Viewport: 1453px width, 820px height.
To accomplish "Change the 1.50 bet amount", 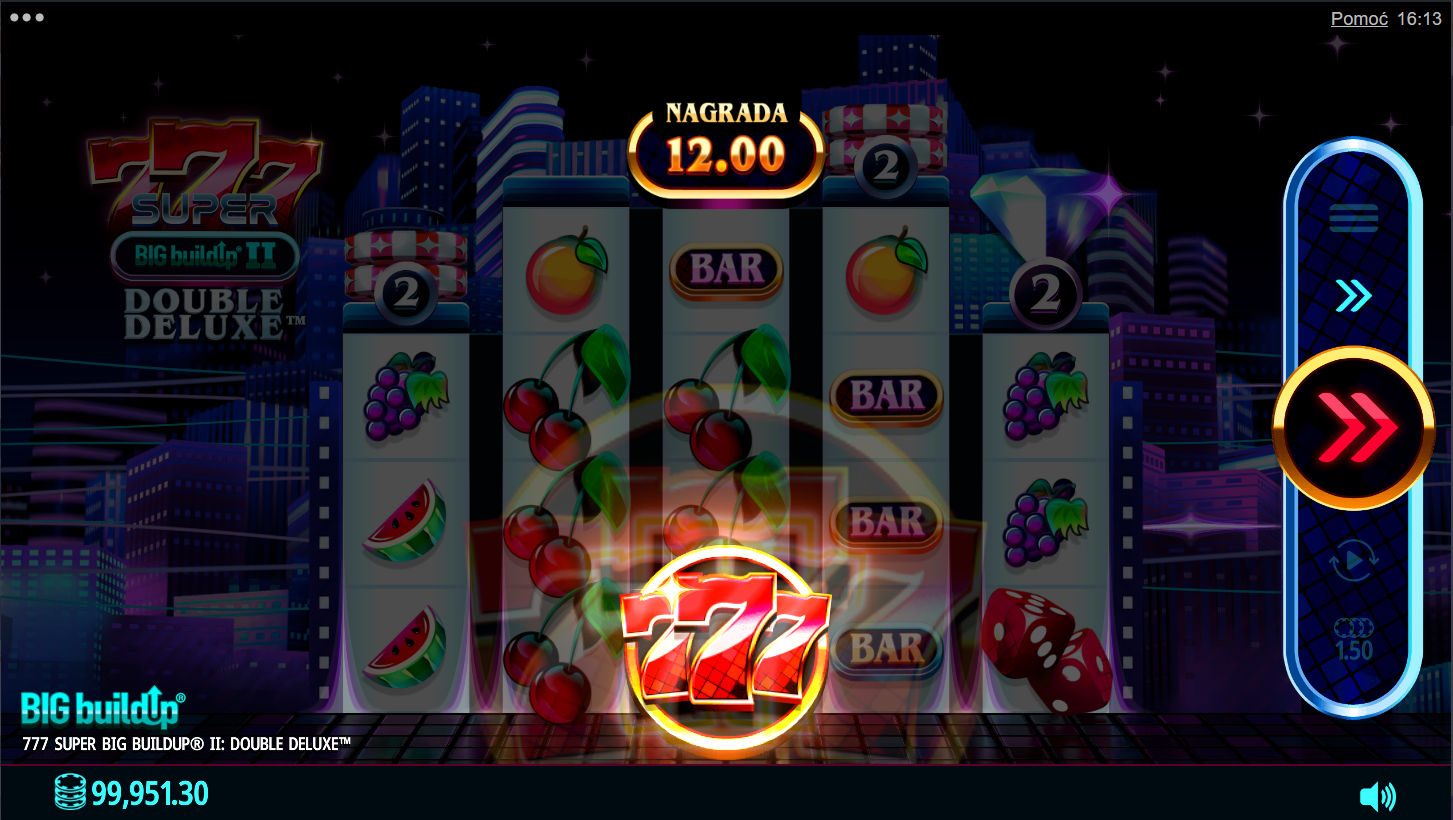I will (x=1353, y=640).
